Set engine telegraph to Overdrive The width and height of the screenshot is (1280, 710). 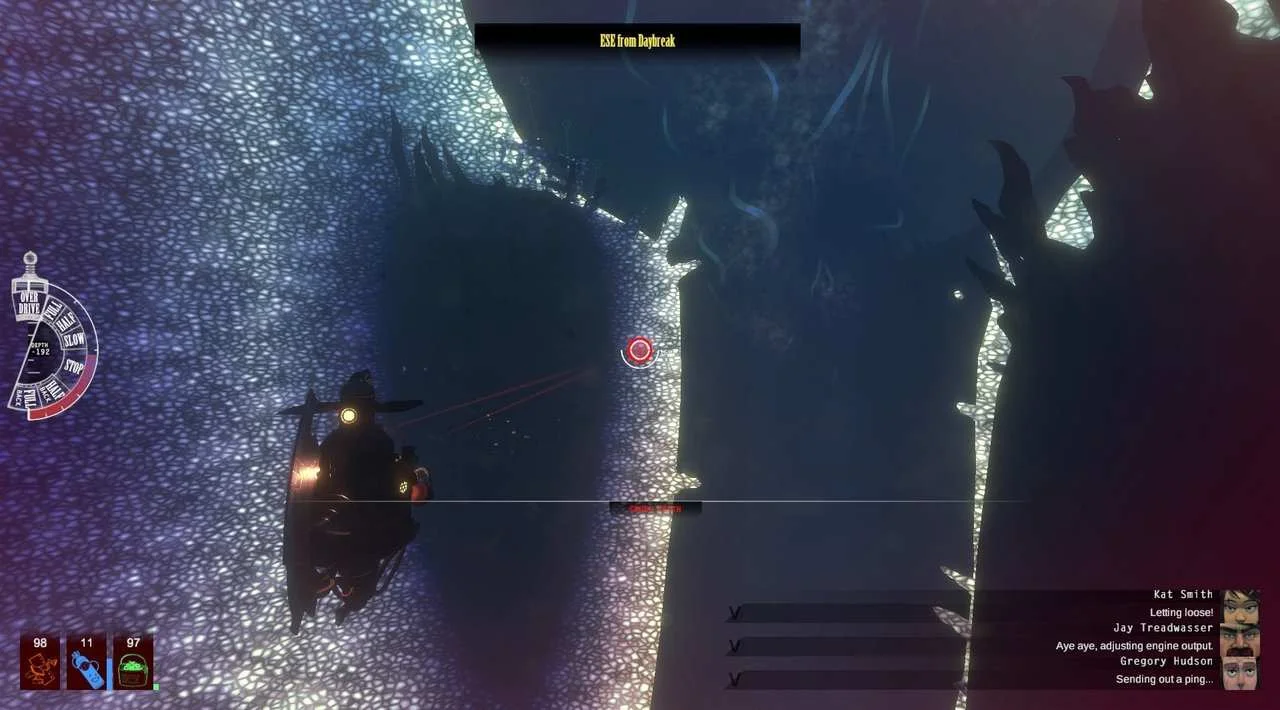coord(29,304)
